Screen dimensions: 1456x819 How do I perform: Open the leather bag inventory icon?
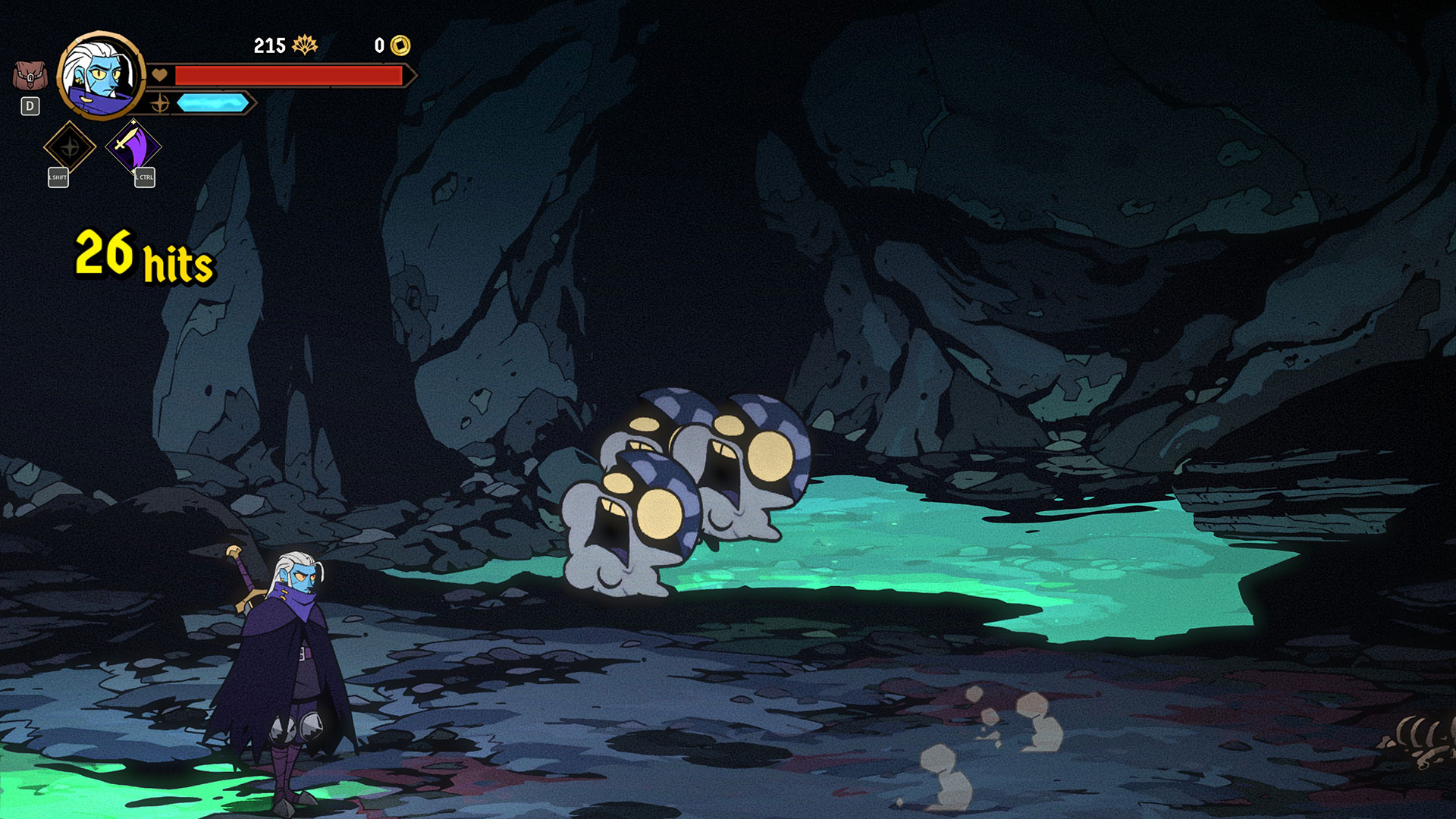pos(30,76)
